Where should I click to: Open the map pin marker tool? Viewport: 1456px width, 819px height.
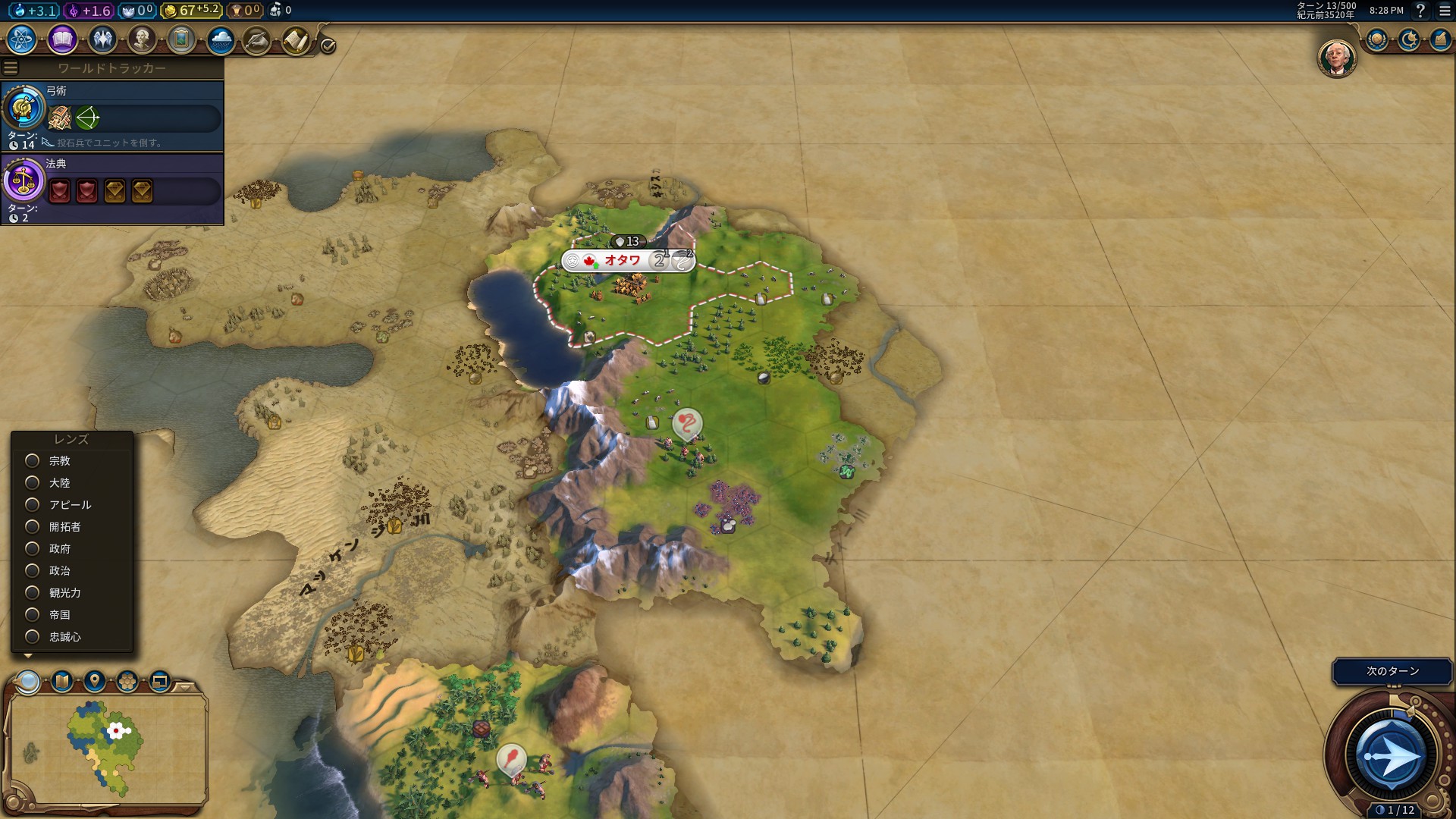(x=95, y=681)
